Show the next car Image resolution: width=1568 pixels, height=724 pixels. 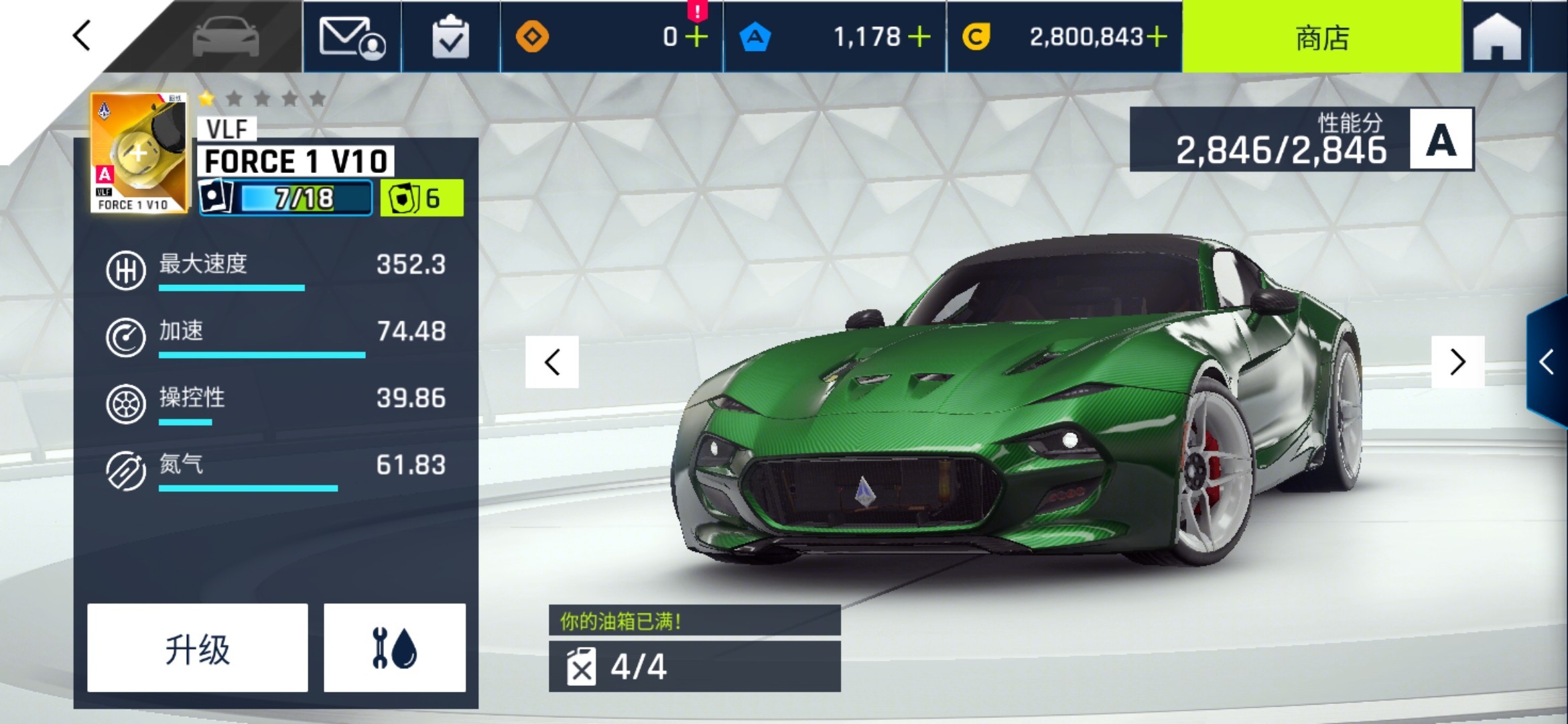tap(1457, 363)
